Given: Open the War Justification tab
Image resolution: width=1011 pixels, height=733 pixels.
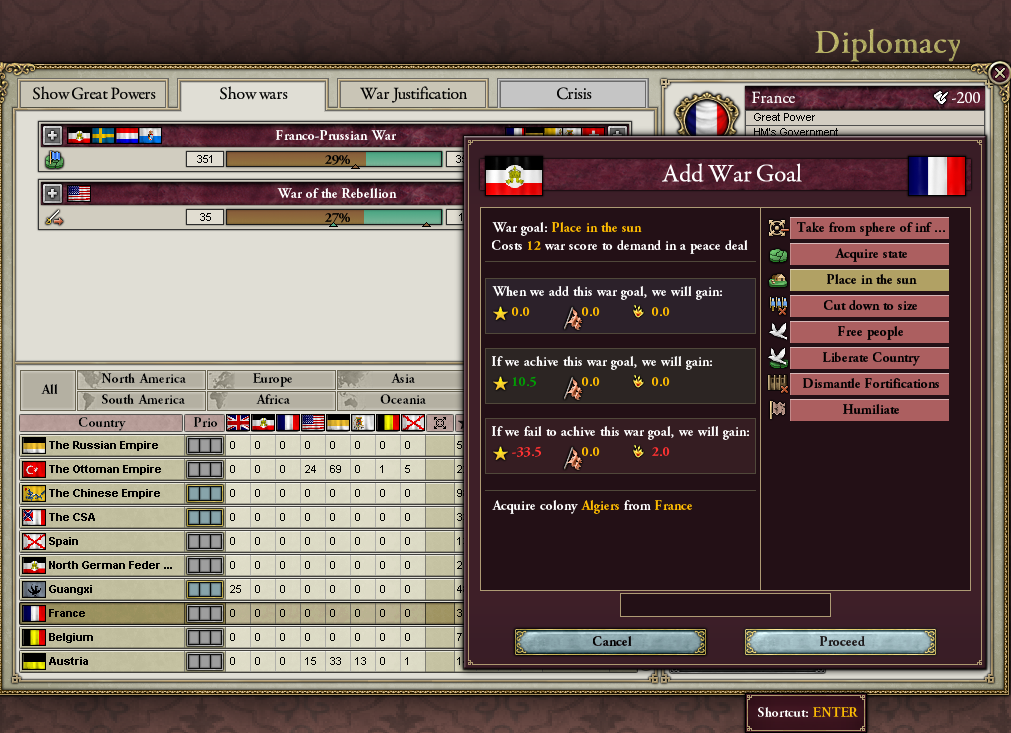Looking at the screenshot, I should click(413, 94).
